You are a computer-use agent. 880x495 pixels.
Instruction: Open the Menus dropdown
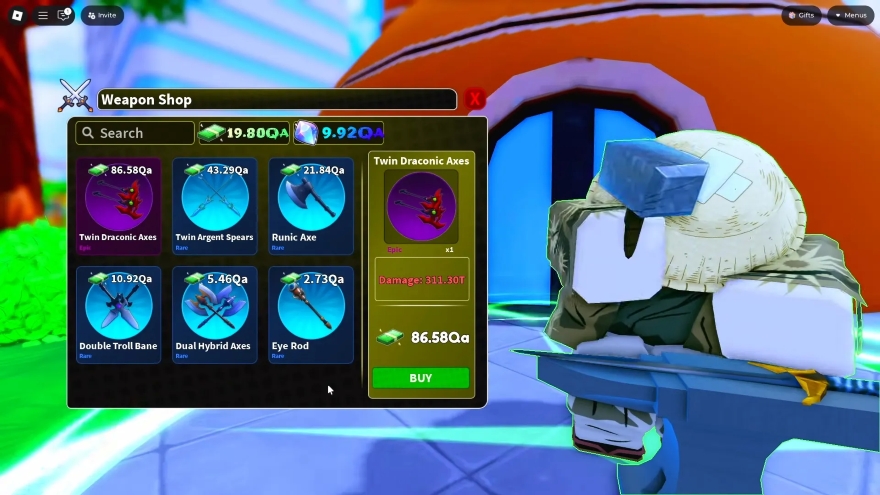point(850,16)
